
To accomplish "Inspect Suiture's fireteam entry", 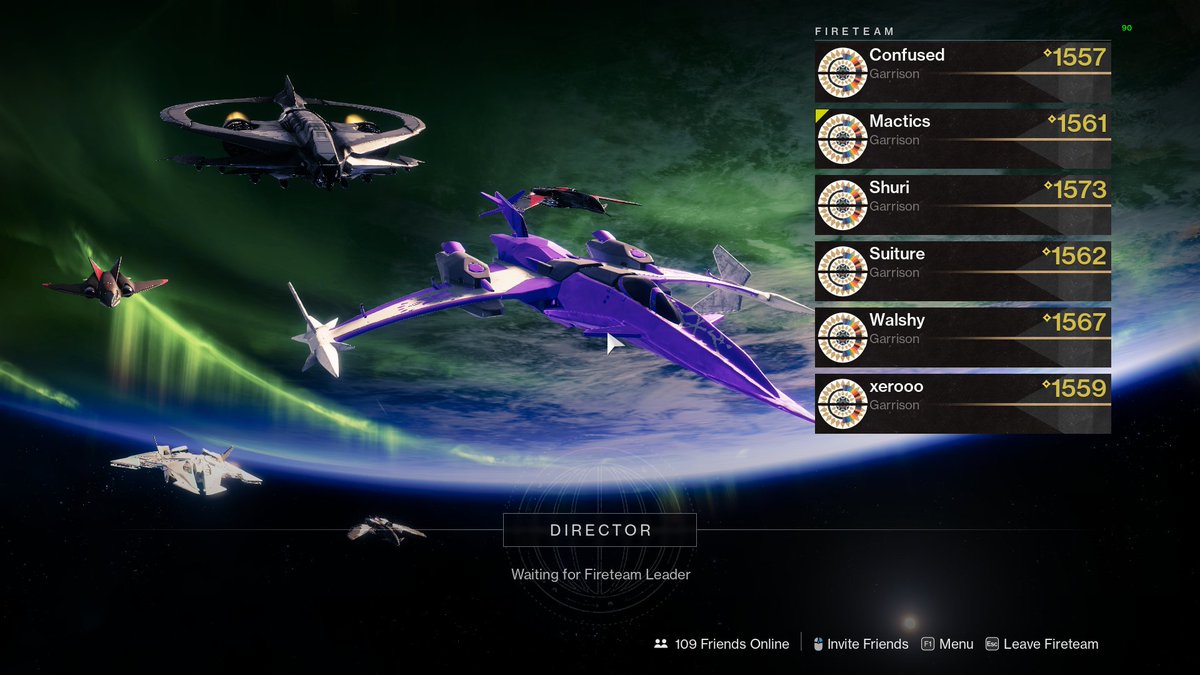I will click(962, 271).
